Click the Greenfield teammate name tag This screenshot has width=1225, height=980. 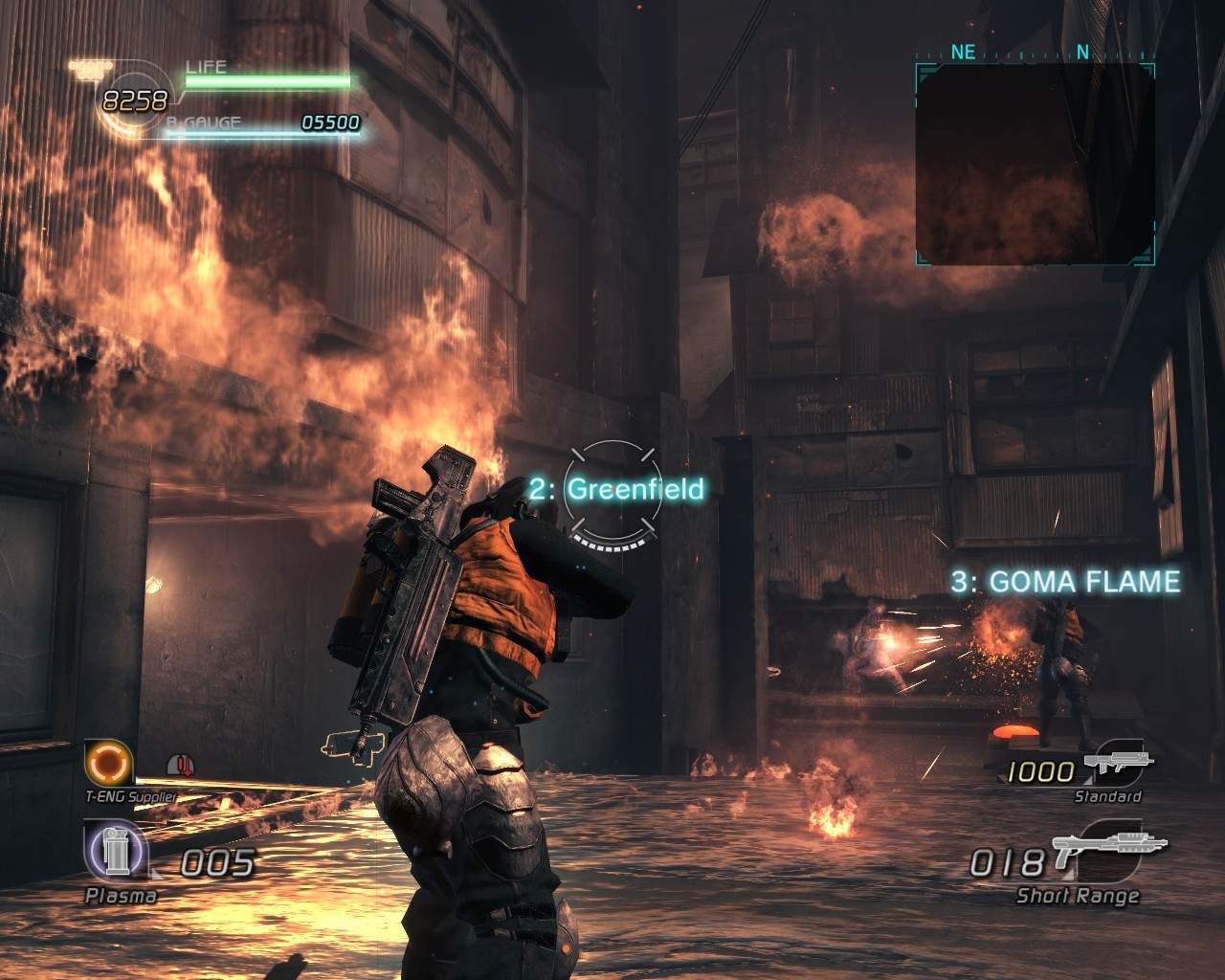pos(617,489)
